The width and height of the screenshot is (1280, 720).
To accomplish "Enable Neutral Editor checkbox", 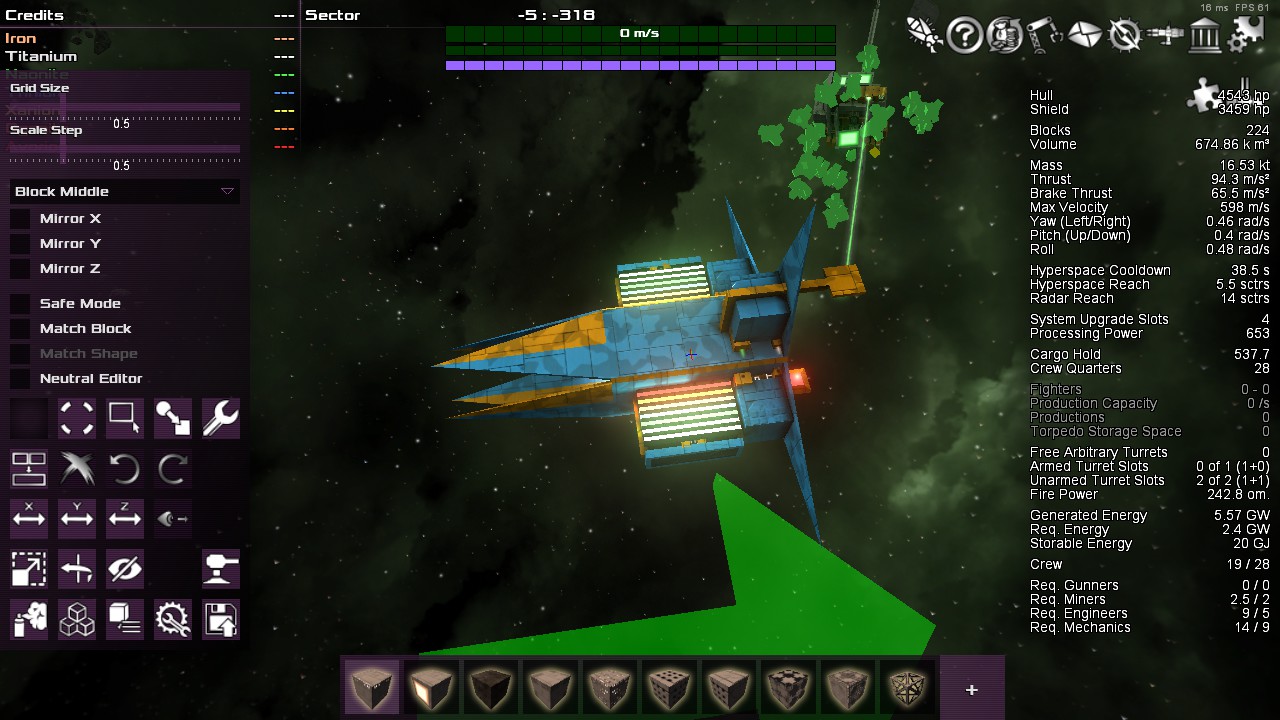I will 20,378.
